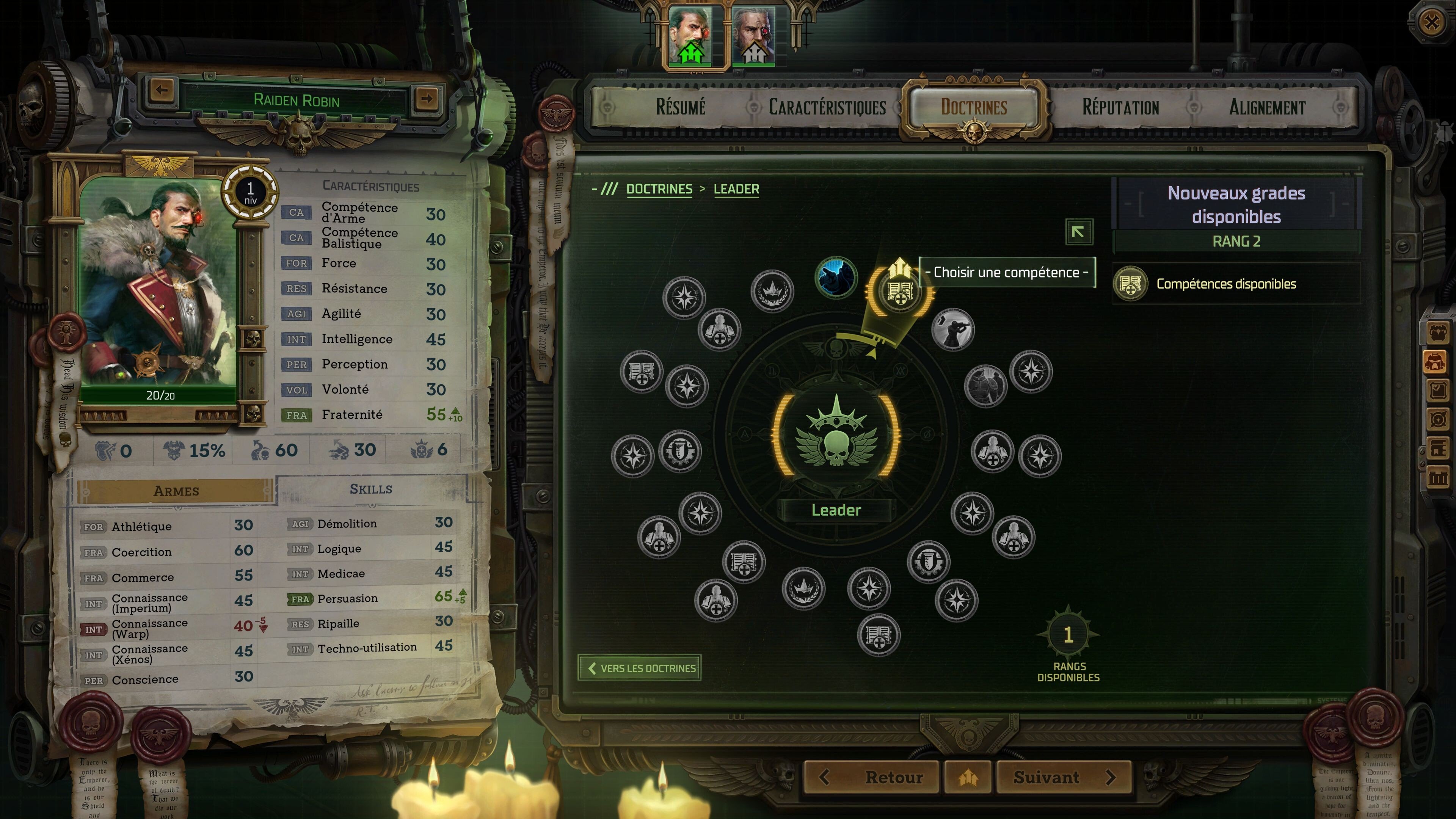Go to the Réputation tab
The image size is (1456, 819).
(x=1120, y=107)
